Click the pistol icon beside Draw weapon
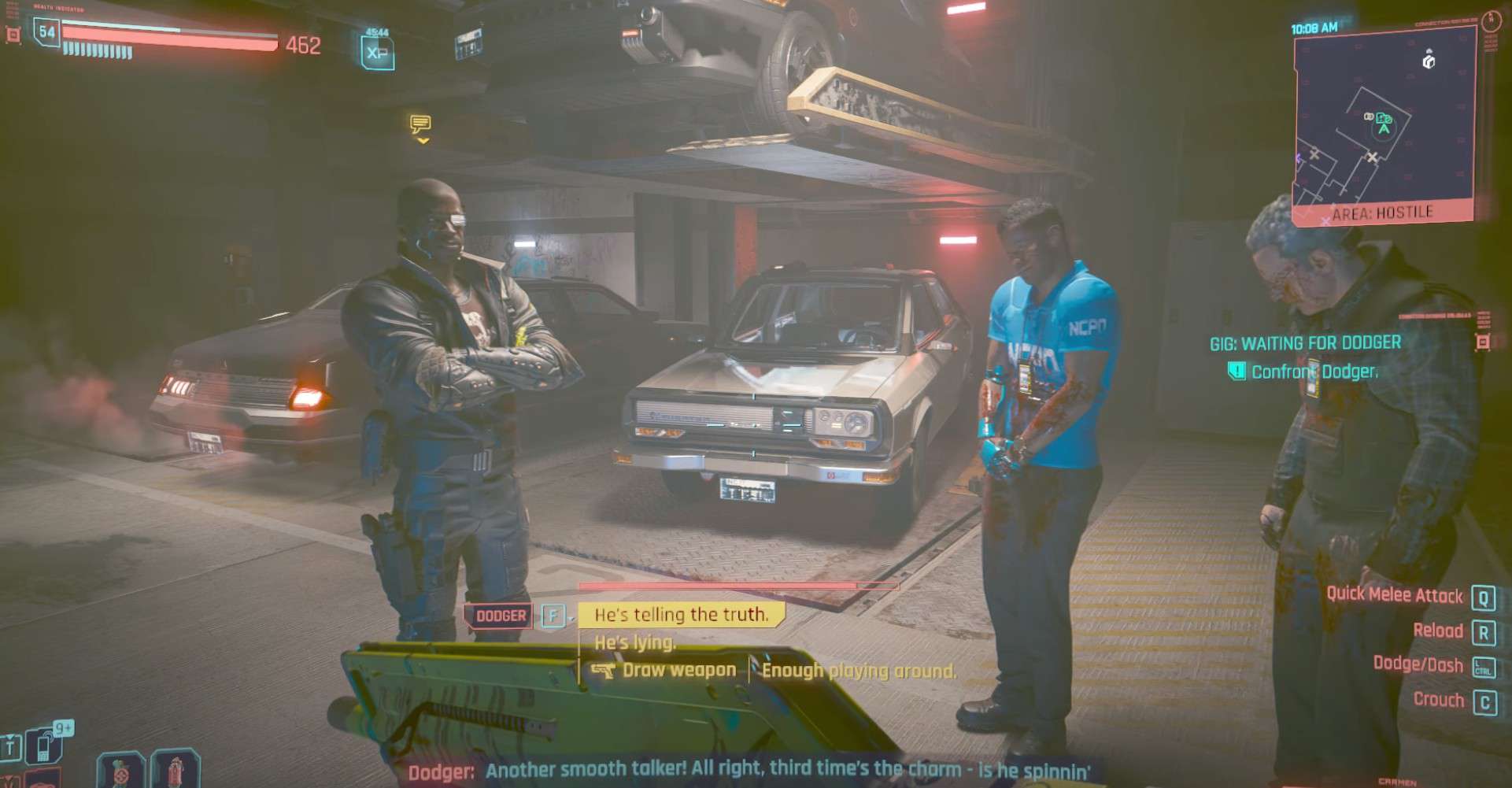 [602, 669]
